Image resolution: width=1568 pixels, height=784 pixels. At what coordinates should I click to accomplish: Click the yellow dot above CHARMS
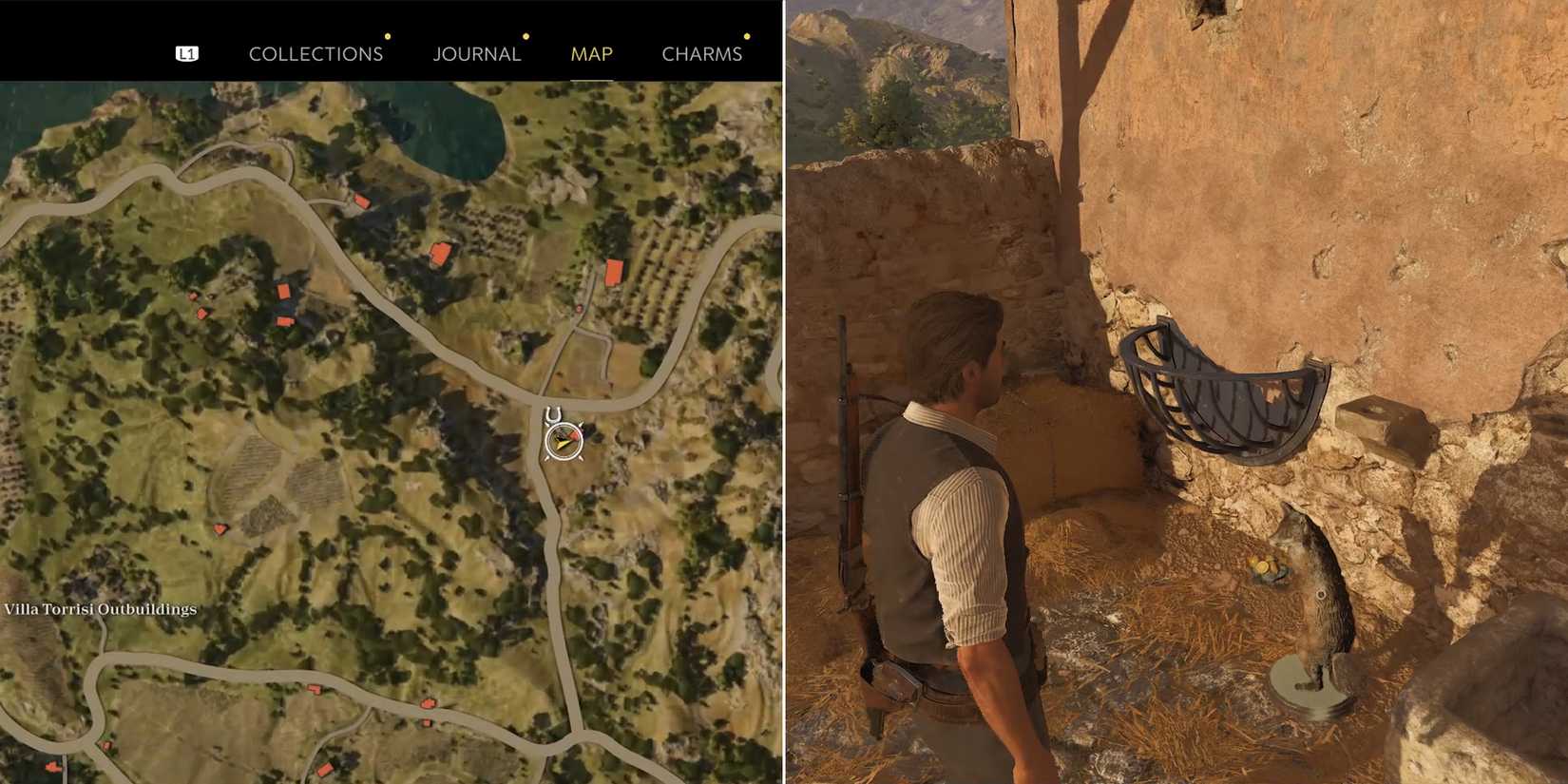pos(746,36)
